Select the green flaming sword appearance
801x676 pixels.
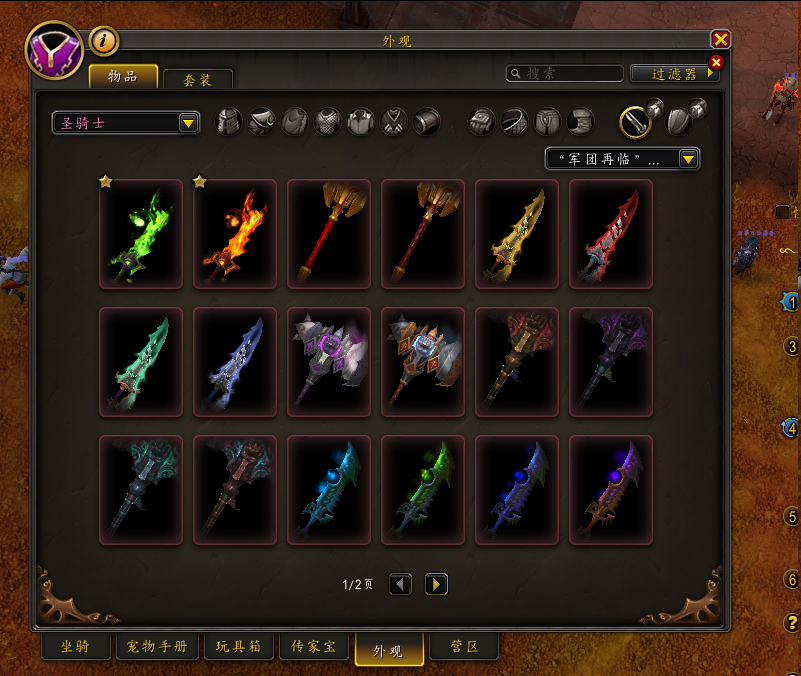tap(141, 234)
